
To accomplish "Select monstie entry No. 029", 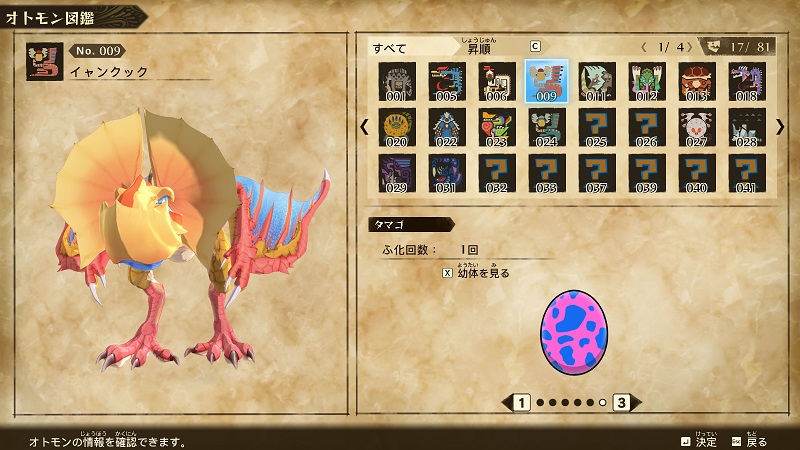I will [x=397, y=172].
